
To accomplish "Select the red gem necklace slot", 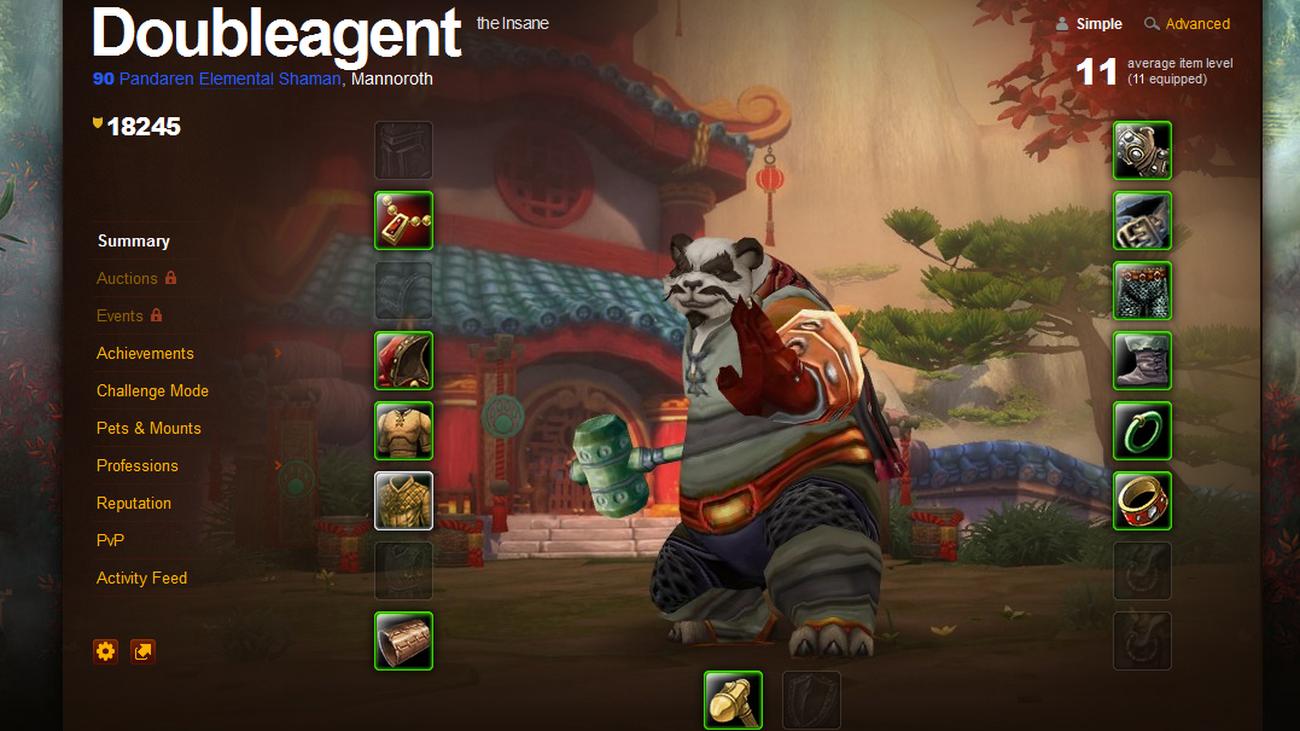I will click(x=404, y=221).
